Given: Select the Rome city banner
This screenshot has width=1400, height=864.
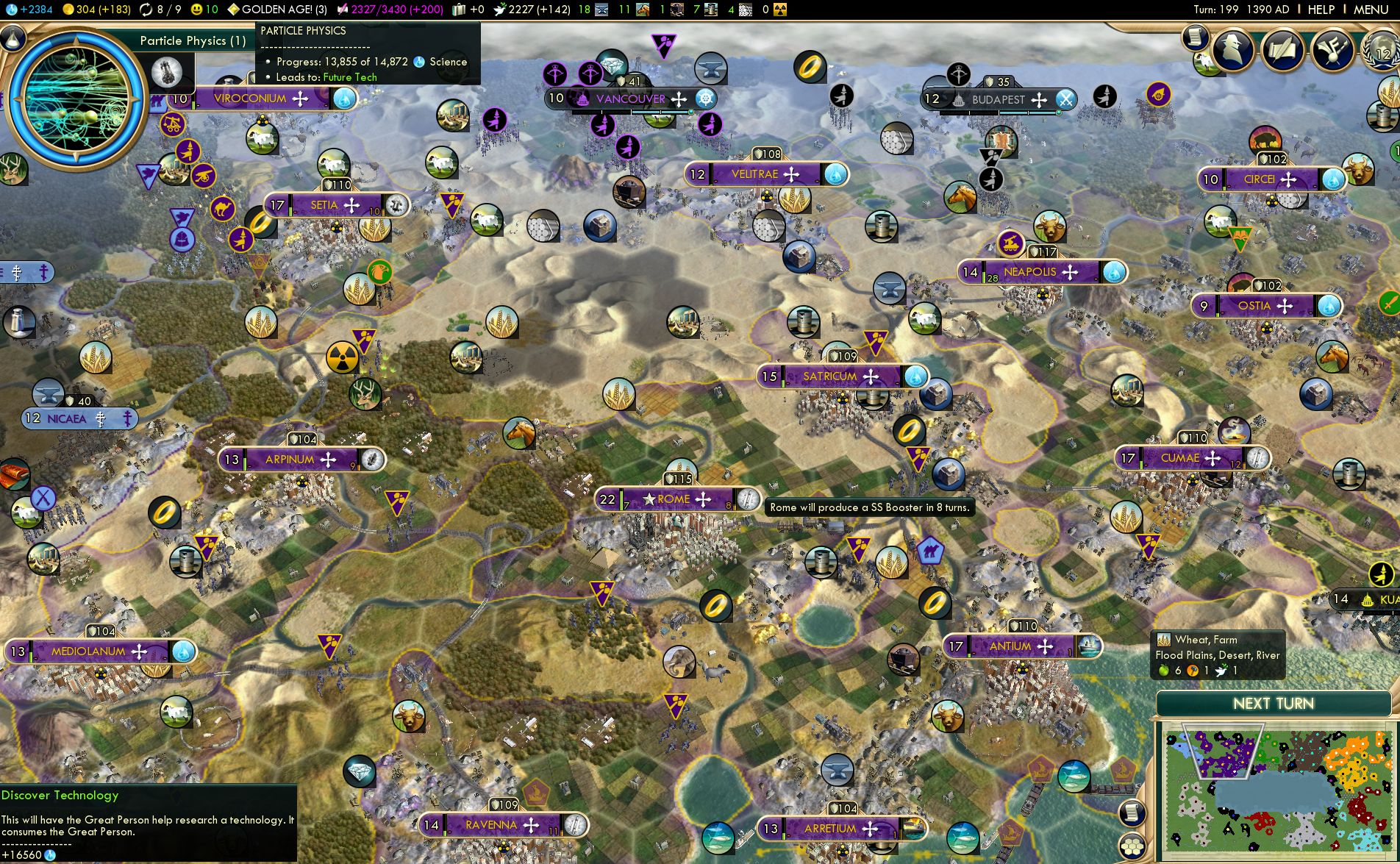Looking at the screenshot, I should (673, 499).
